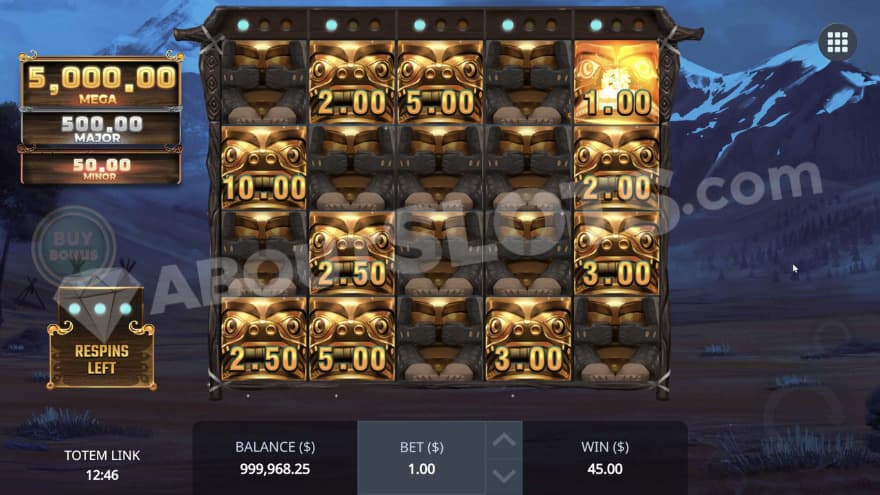Viewport: 880px width, 495px height.
Task: Click the Buy Bonus button
Action: click(67, 245)
